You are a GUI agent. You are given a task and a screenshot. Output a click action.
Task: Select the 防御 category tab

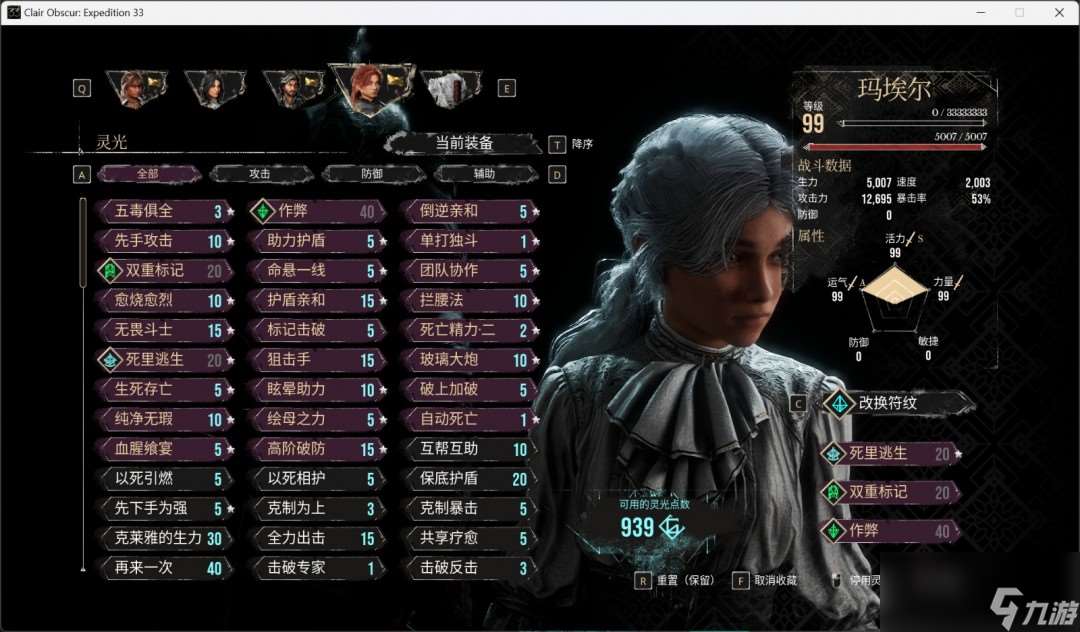[372, 174]
